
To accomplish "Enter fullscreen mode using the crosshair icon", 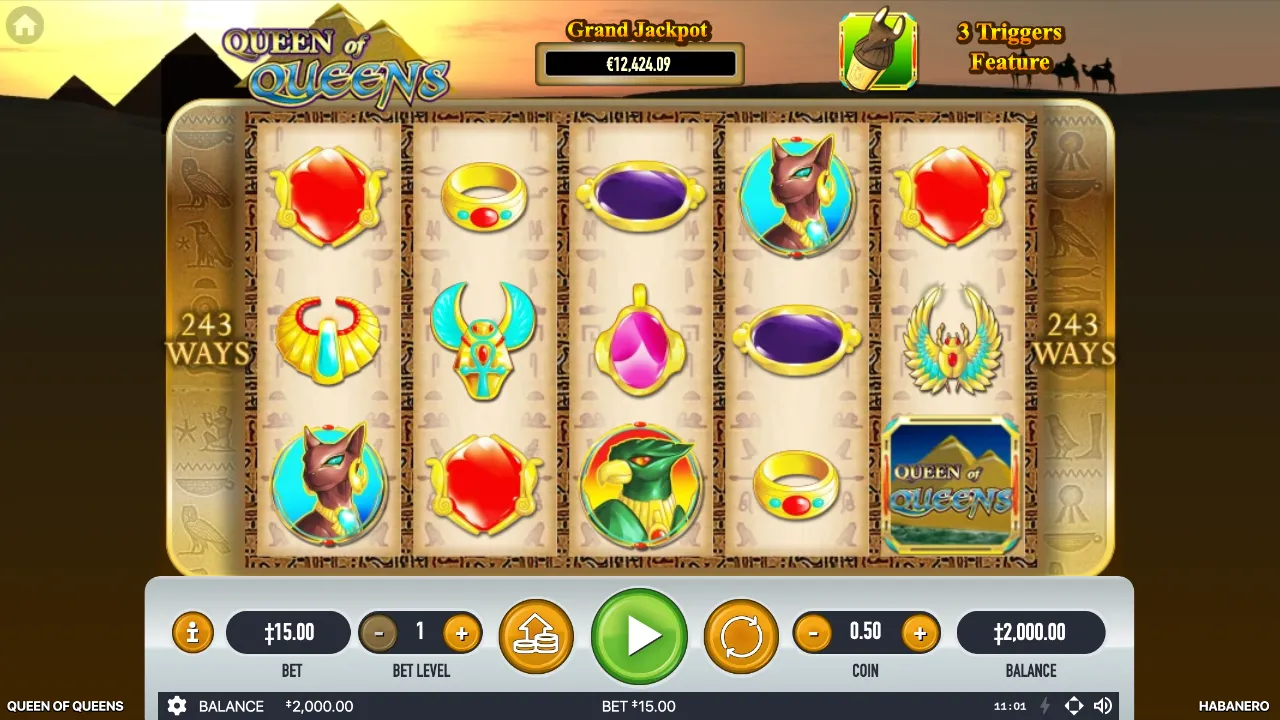I will click(x=1073, y=706).
